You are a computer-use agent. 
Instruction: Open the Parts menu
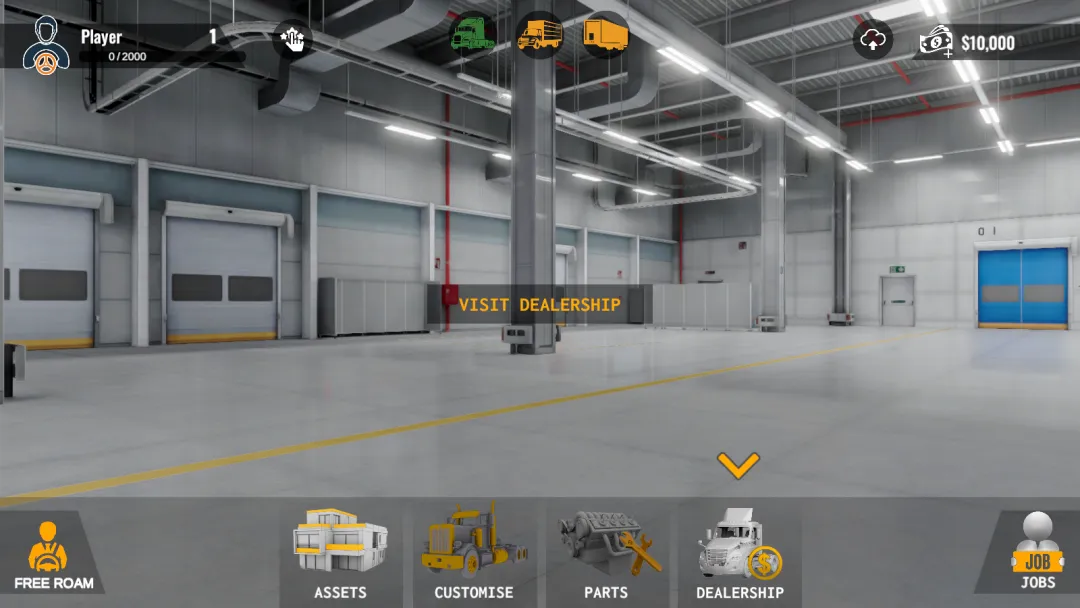click(x=607, y=553)
